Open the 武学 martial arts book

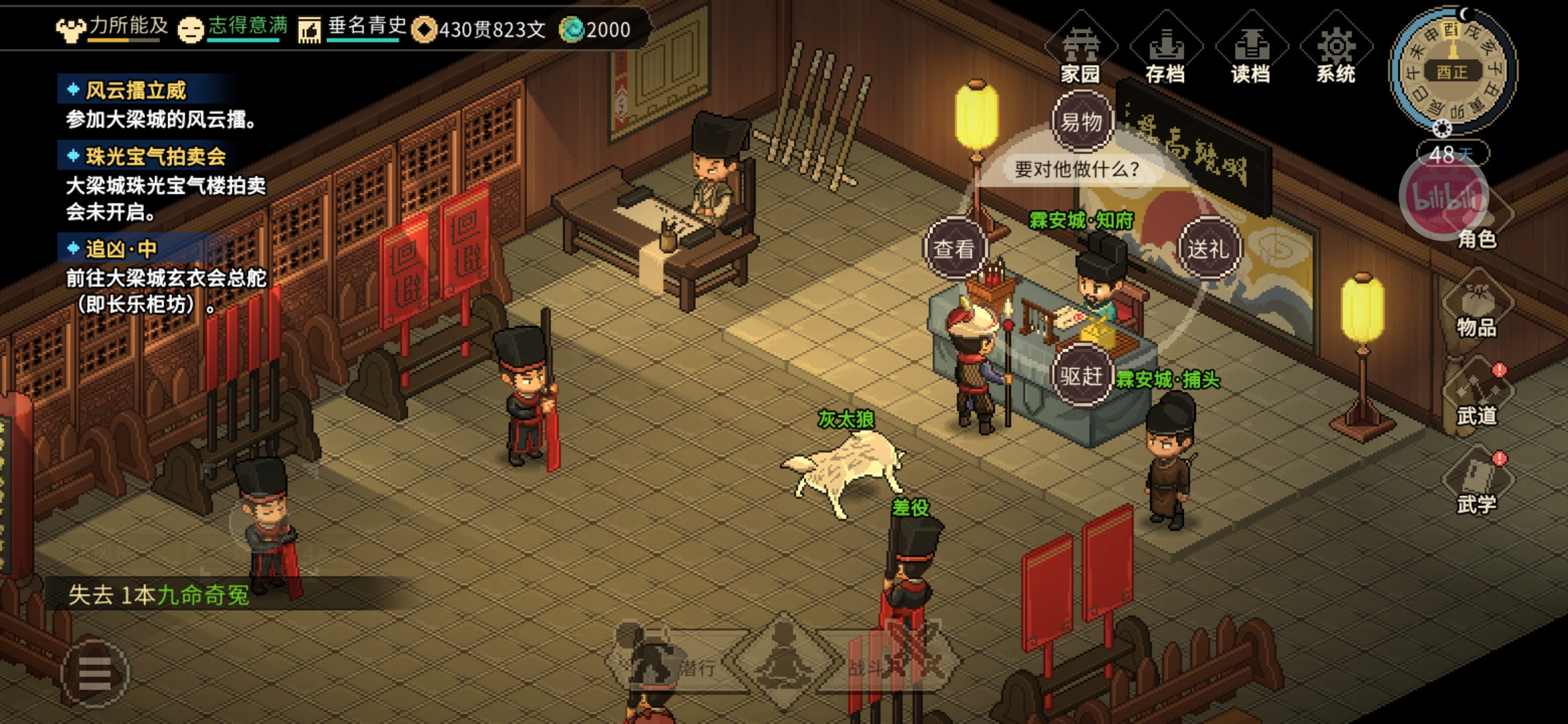pyautogui.click(x=1476, y=484)
